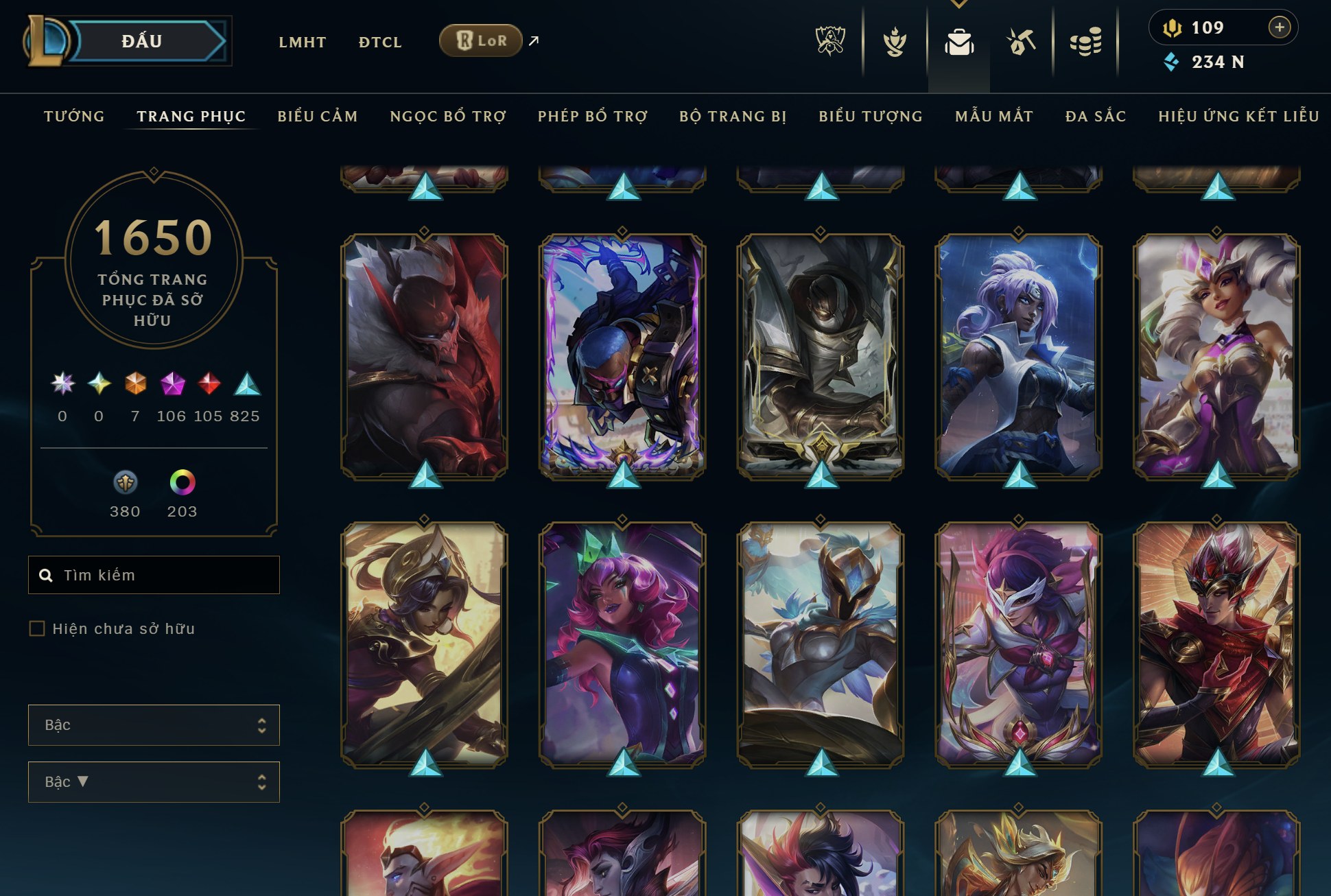Switch to the BIỂU CẢM tab
Viewport: 1331px width, 896px height.
point(318,116)
